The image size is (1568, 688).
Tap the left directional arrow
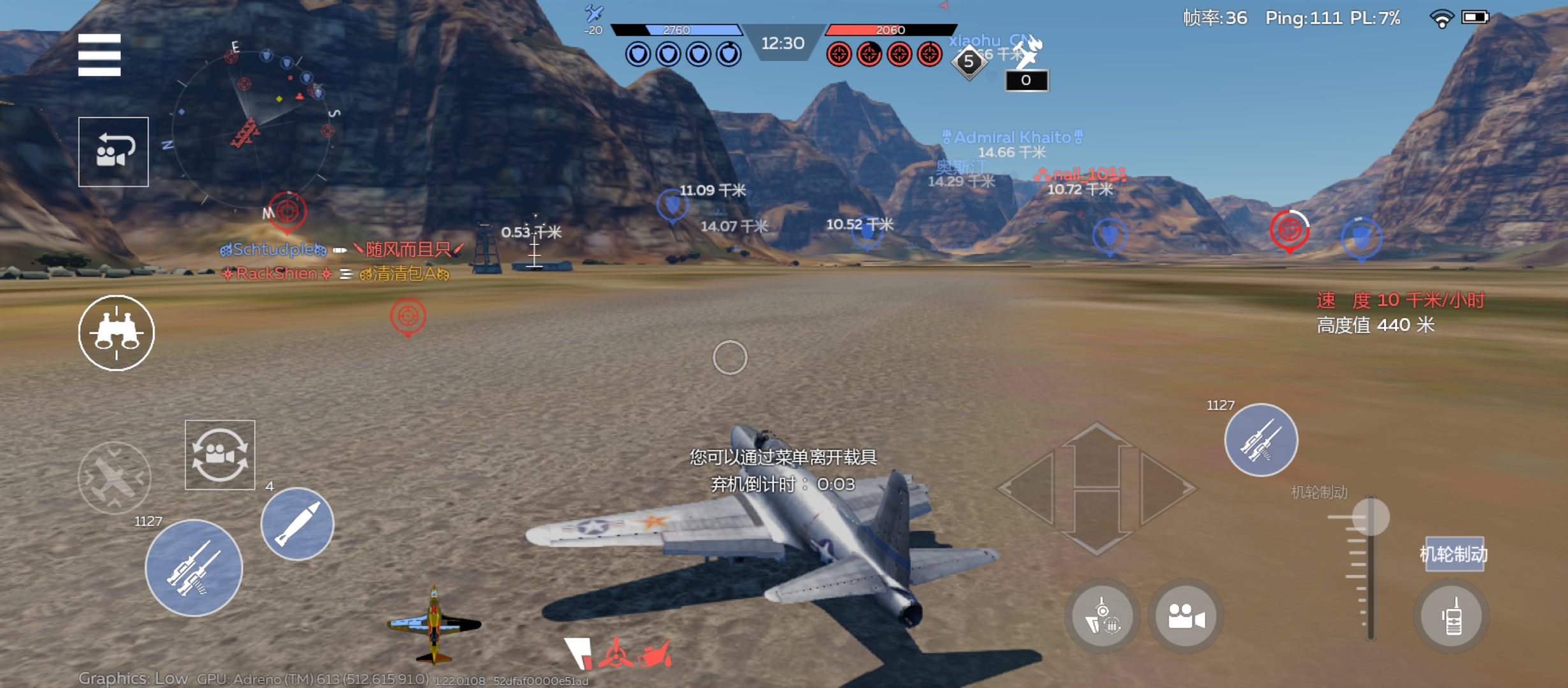[1029, 489]
